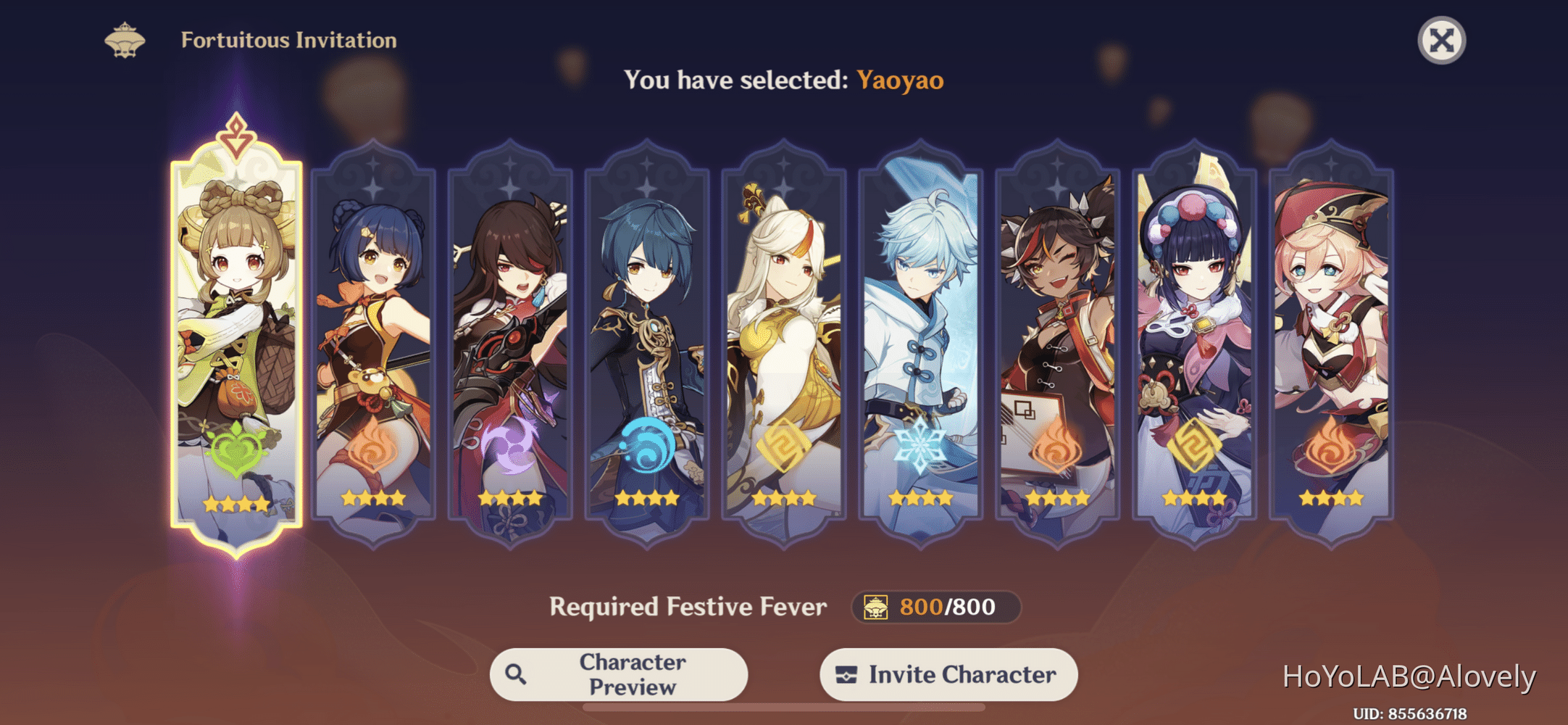
Task: Close the Fortuitous Invitation screen
Action: point(1440,40)
